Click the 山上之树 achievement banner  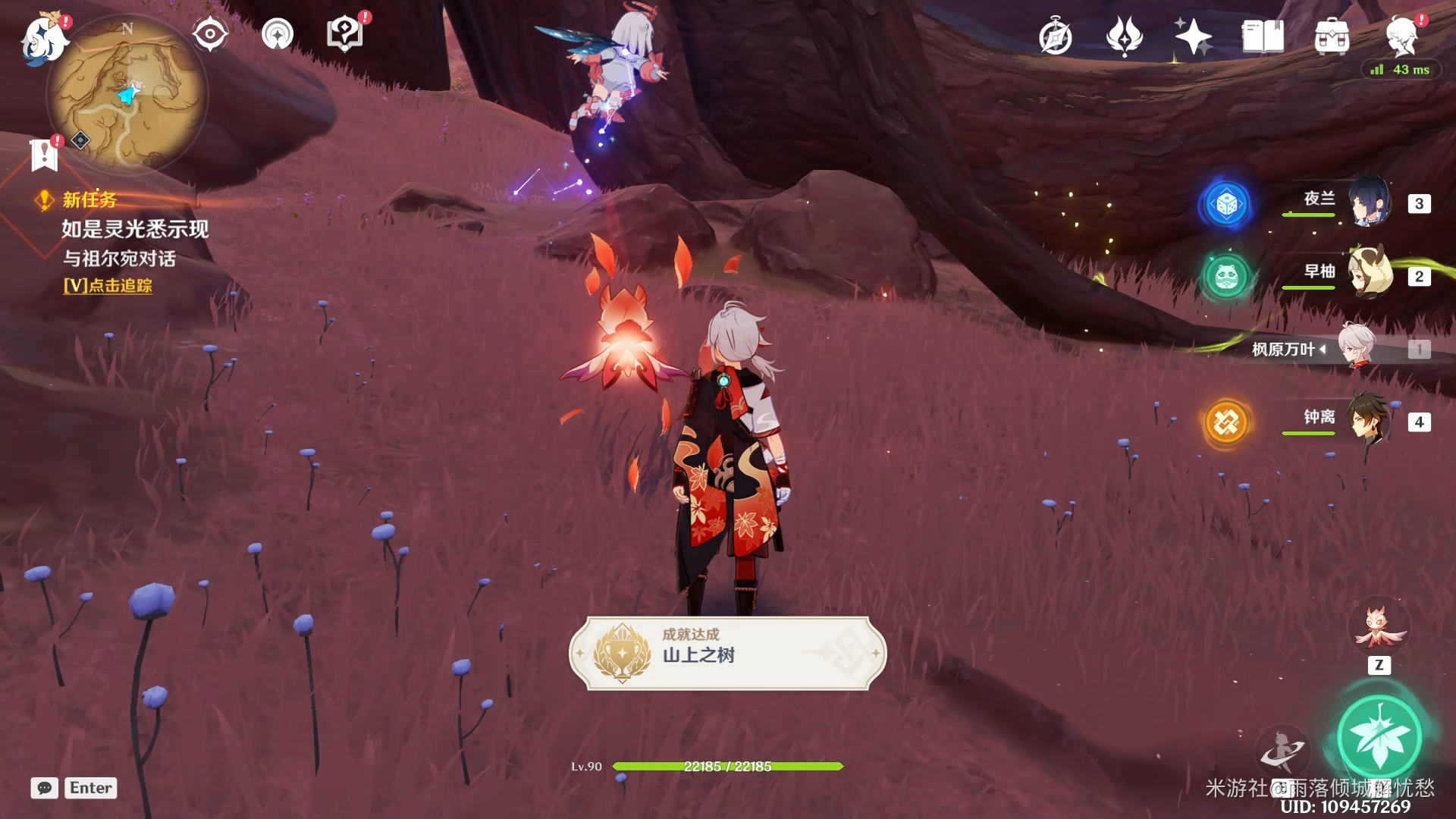point(727,653)
